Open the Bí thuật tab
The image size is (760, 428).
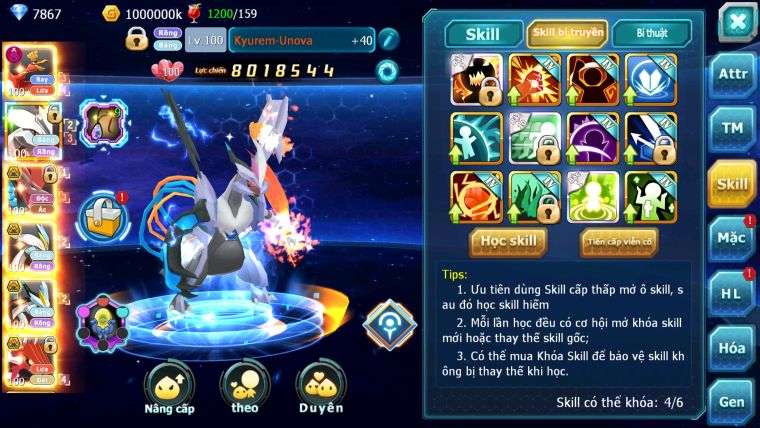pyautogui.click(x=650, y=33)
